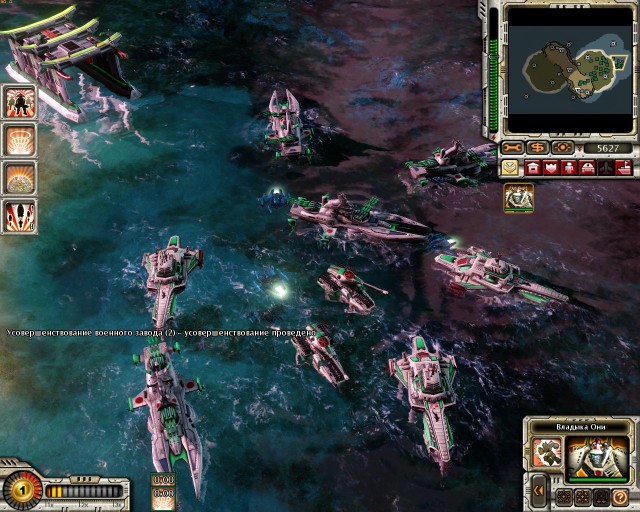Open the navy ship production tab
Image resolution: width=640 pixels, height=512 pixels.
(622, 168)
